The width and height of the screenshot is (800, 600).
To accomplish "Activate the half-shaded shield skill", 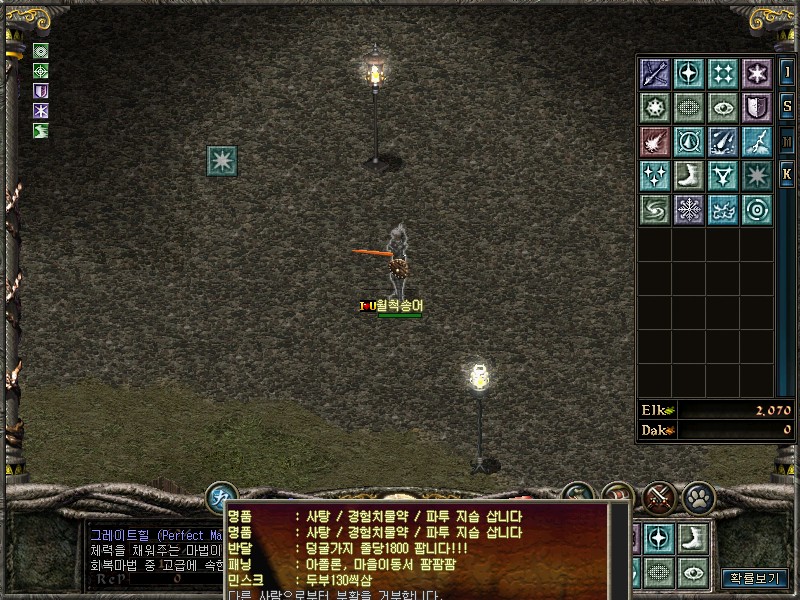I will click(757, 107).
